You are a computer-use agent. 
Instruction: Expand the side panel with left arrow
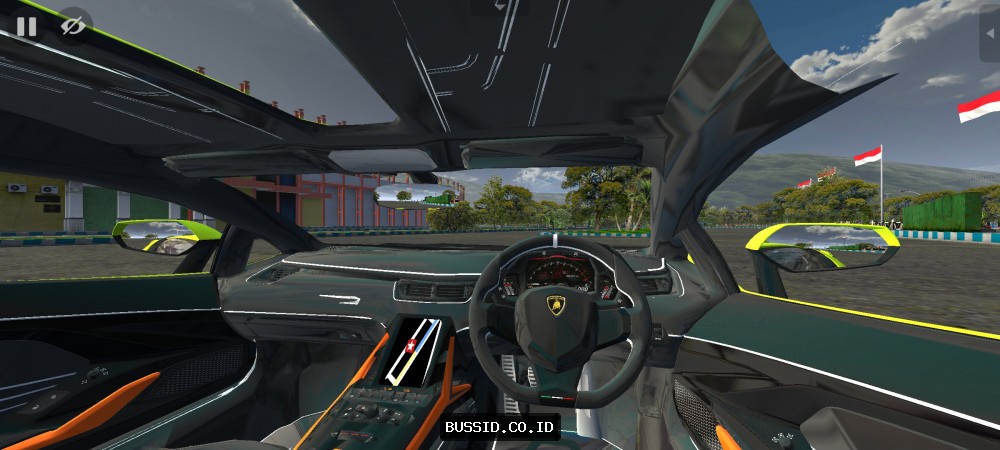(x=990, y=29)
